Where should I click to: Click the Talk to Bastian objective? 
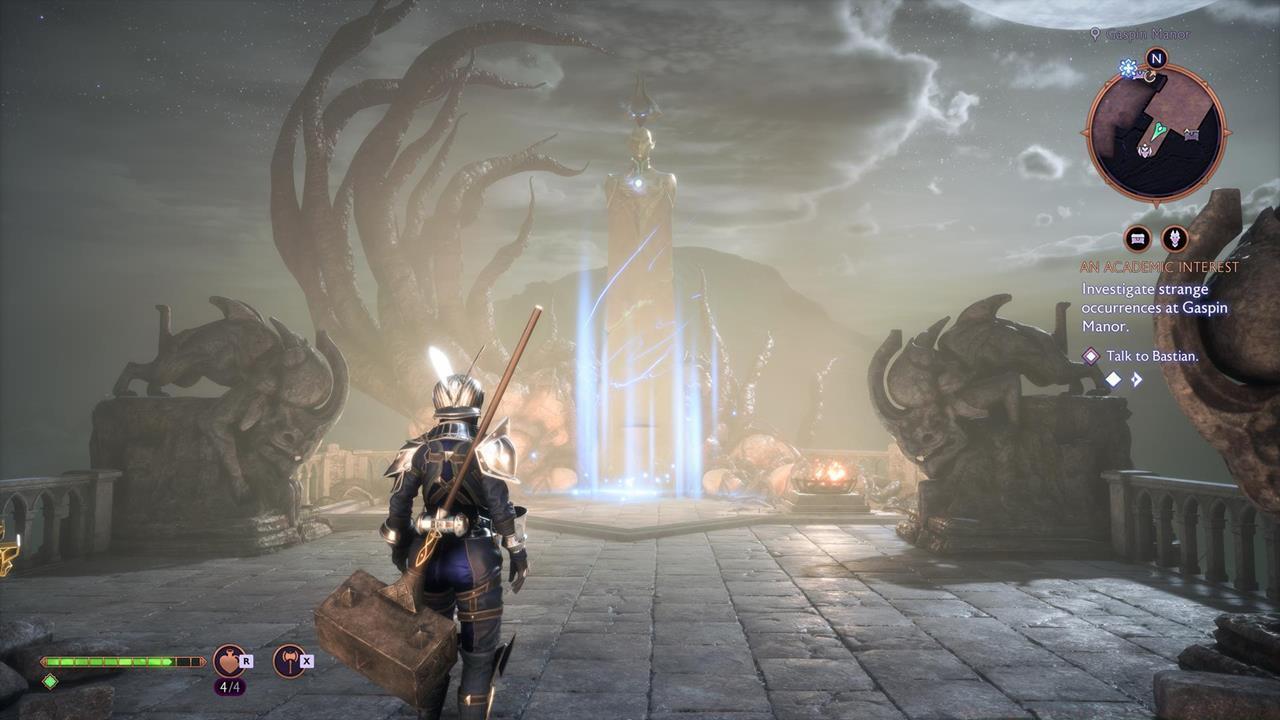(1152, 356)
